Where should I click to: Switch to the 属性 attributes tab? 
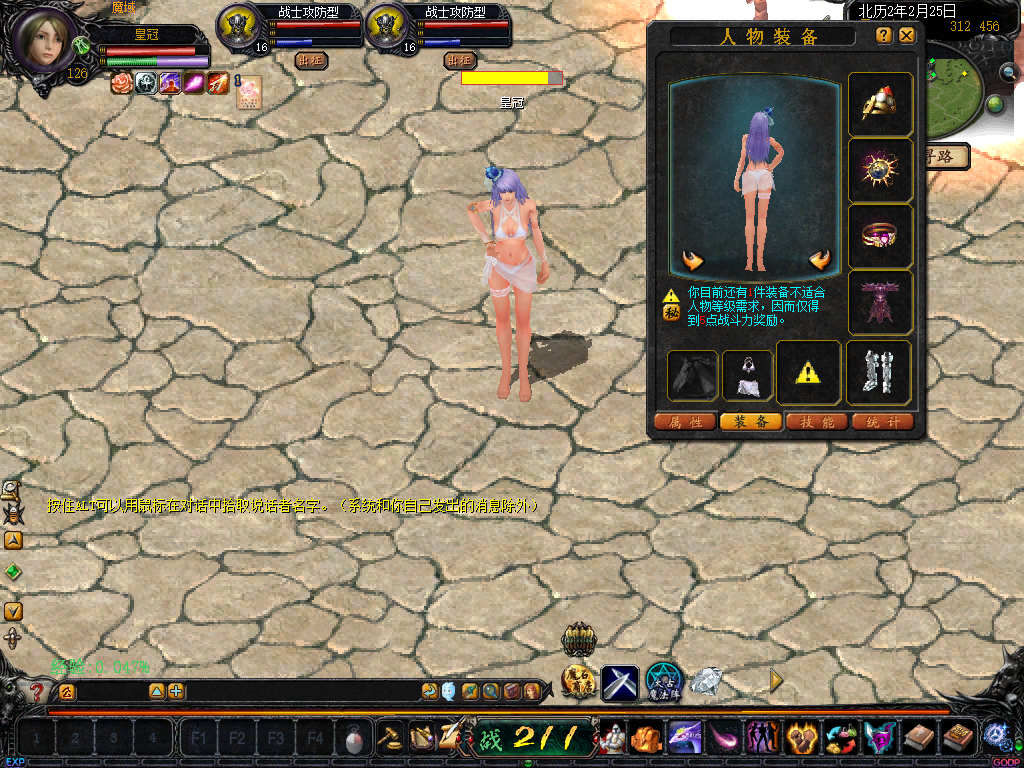pyautogui.click(x=685, y=422)
